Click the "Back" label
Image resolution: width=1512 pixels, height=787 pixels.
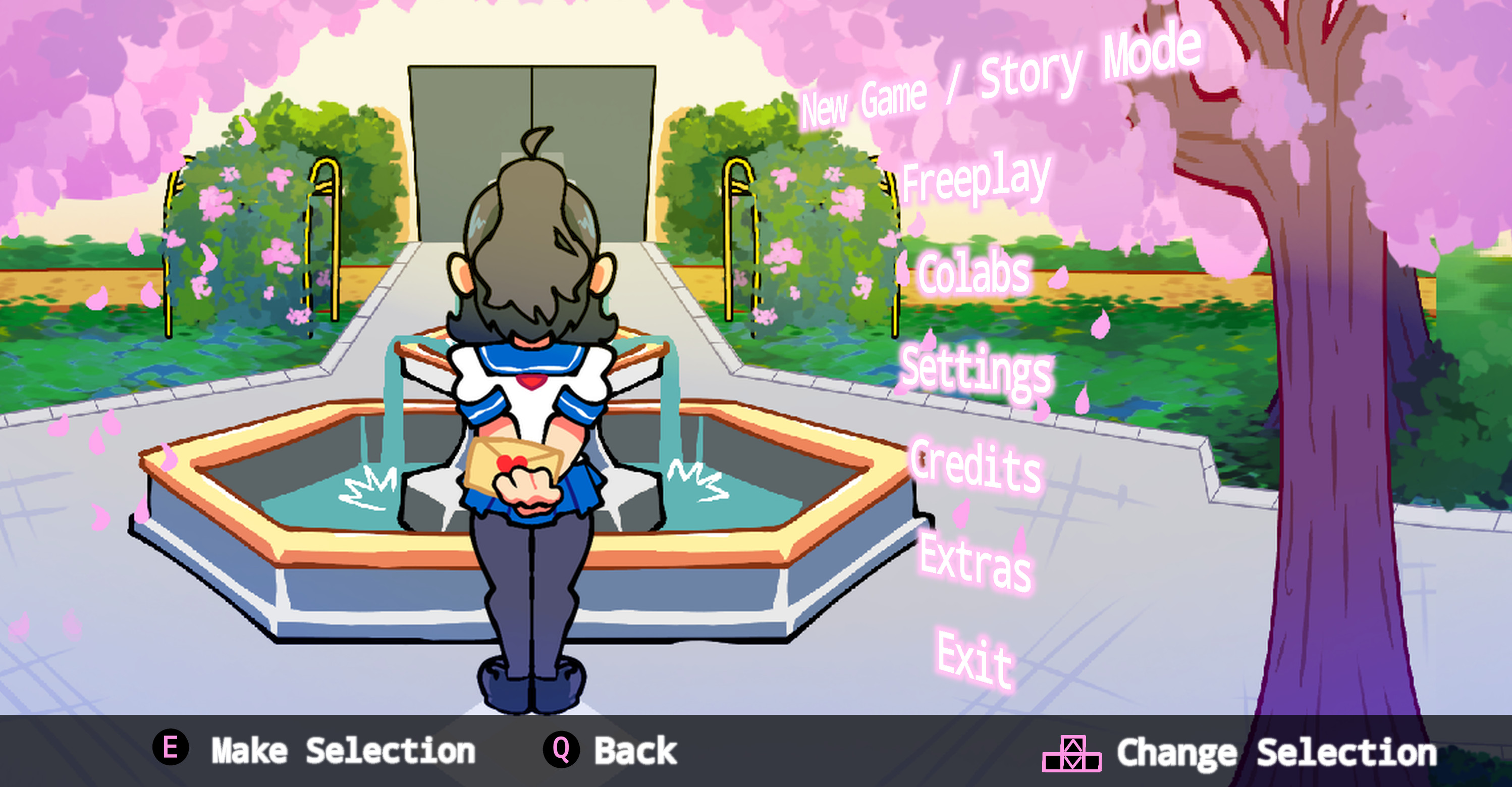point(637,750)
